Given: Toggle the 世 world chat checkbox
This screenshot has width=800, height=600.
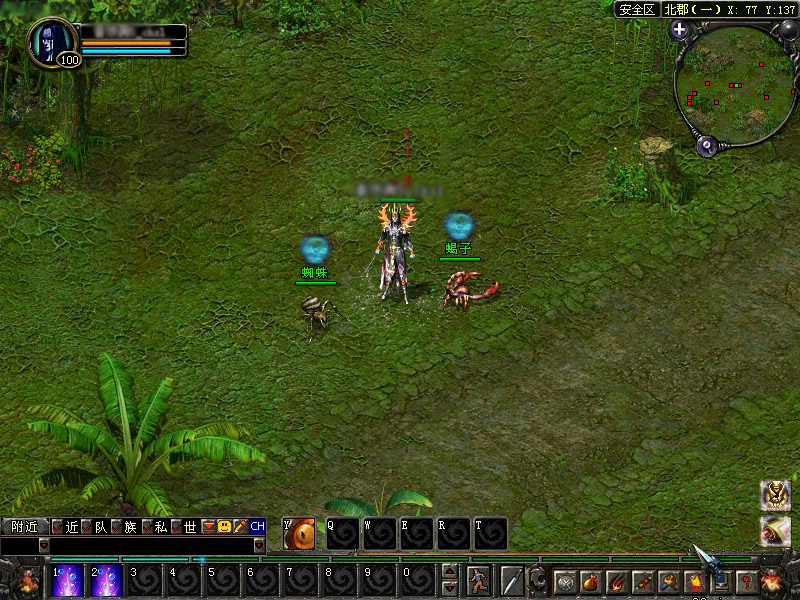Looking at the screenshot, I should [176, 526].
